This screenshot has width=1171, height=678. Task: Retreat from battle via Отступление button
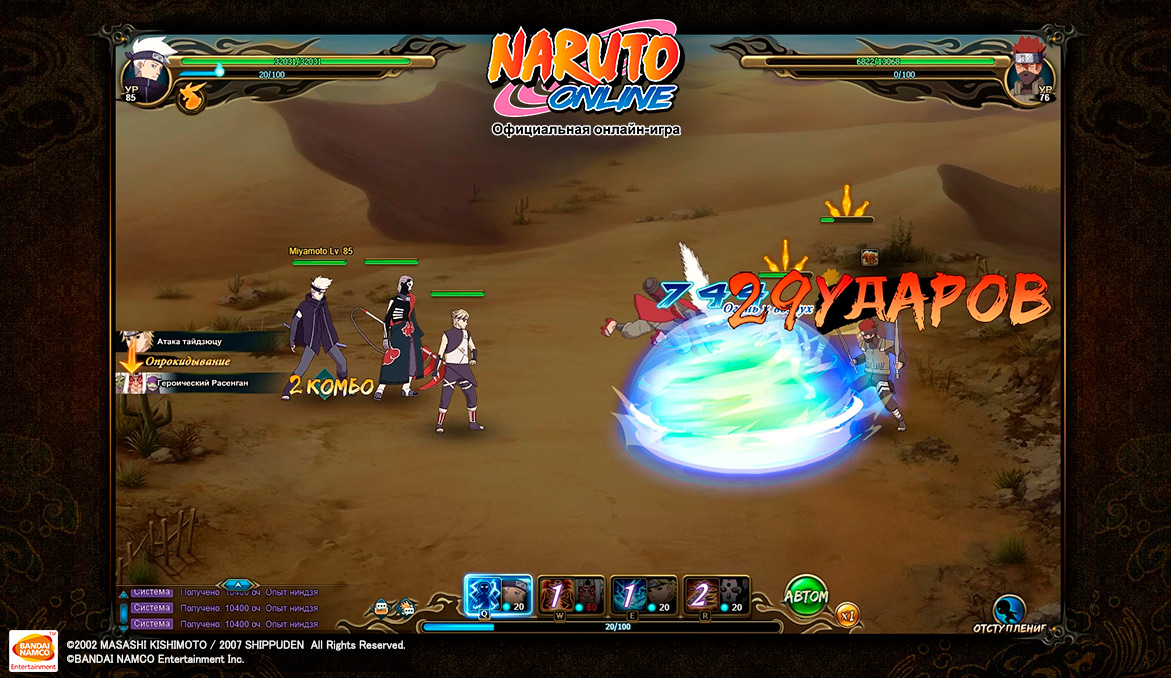click(1010, 613)
